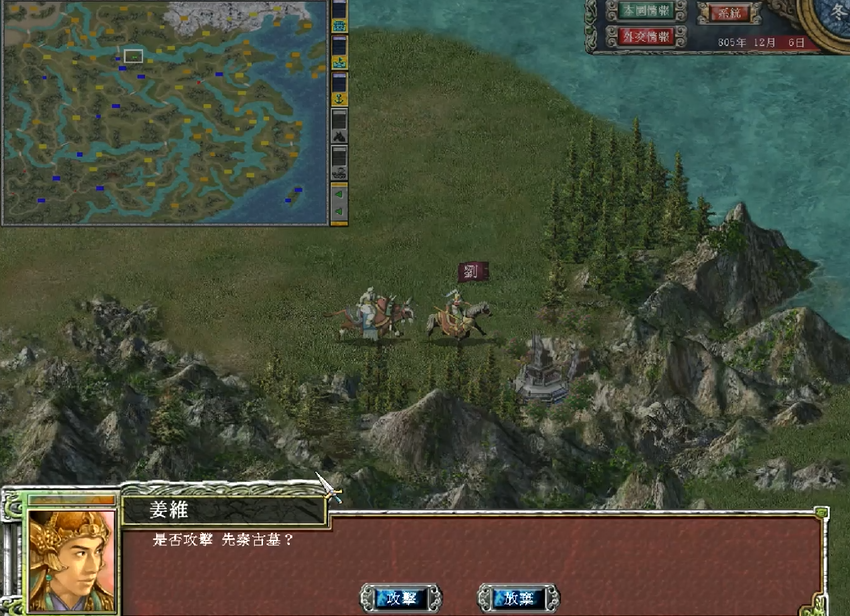Open the 外交情報 diplomacy info panel
This screenshot has height=616, width=850.
pyautogui.click(x=645, y=36)
